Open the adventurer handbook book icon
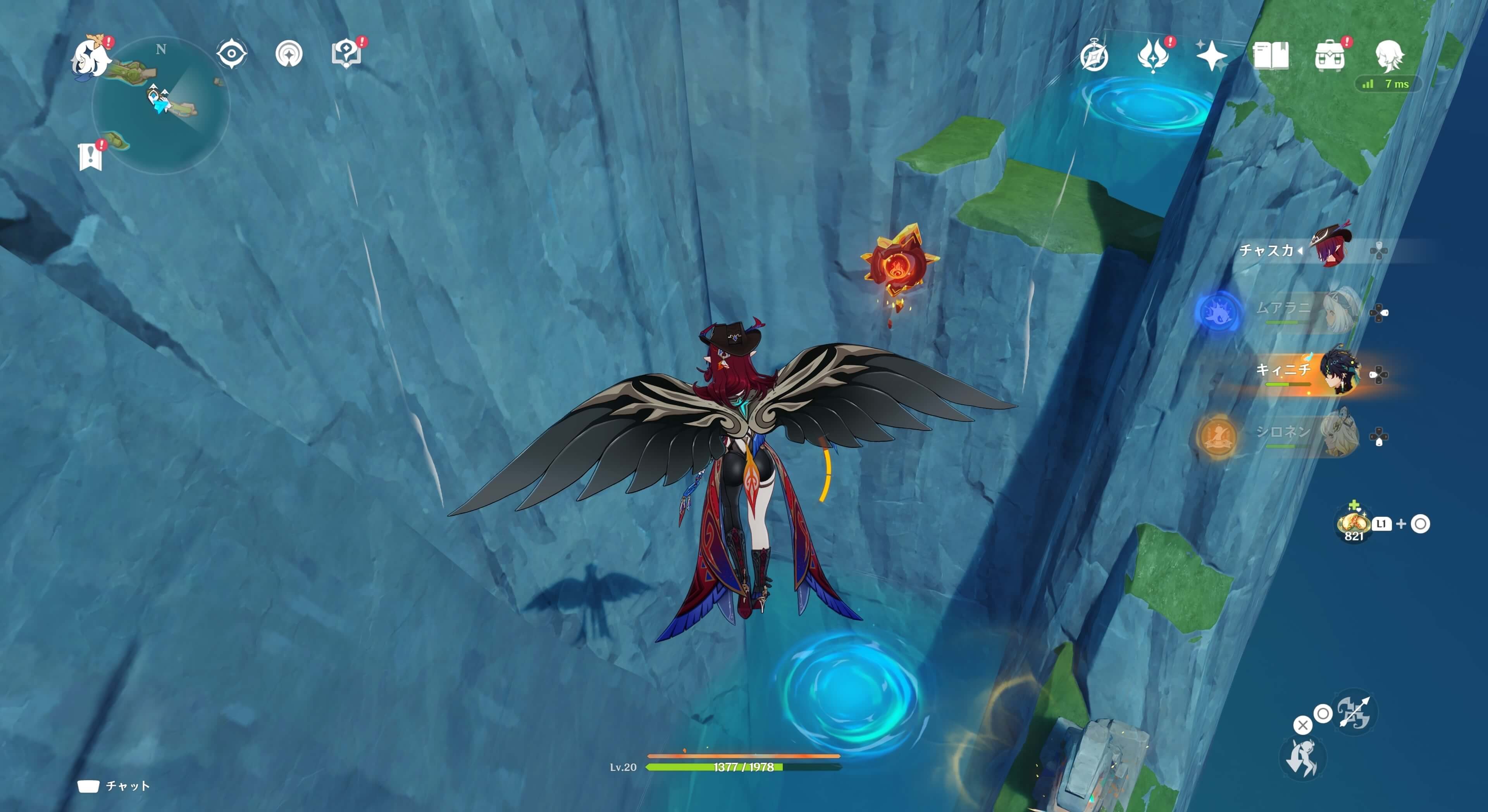Viewport: 1488px width, 812px height. (x=1270, y=56)
